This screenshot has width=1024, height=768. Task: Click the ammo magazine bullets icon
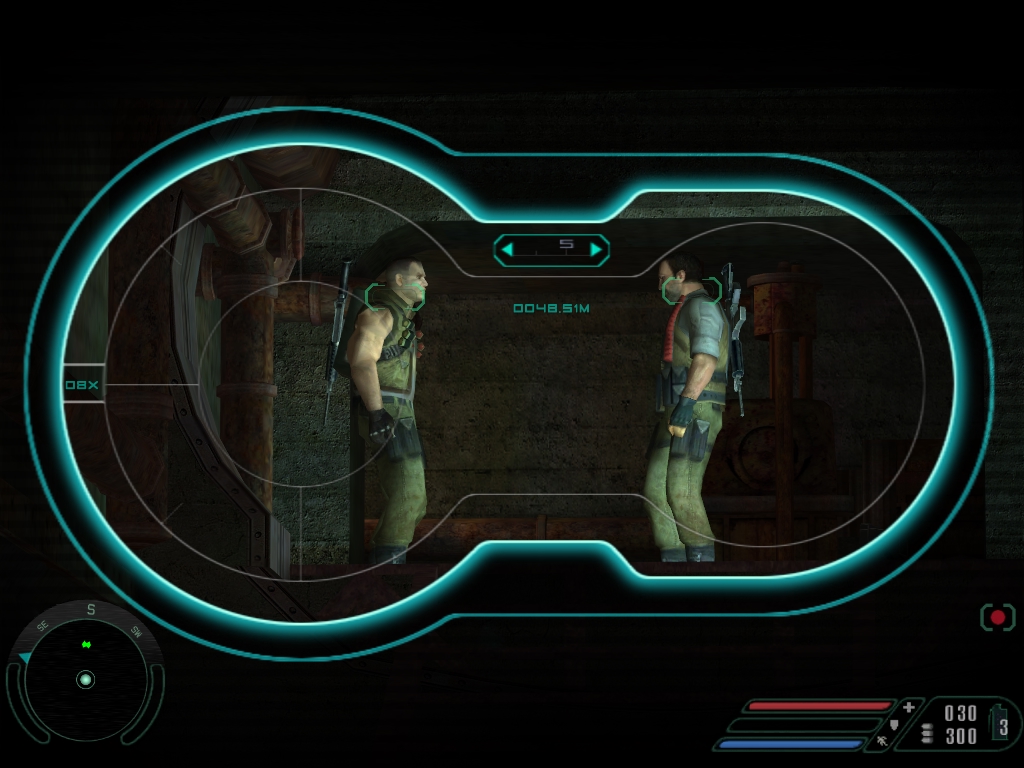tap(926, 734)
